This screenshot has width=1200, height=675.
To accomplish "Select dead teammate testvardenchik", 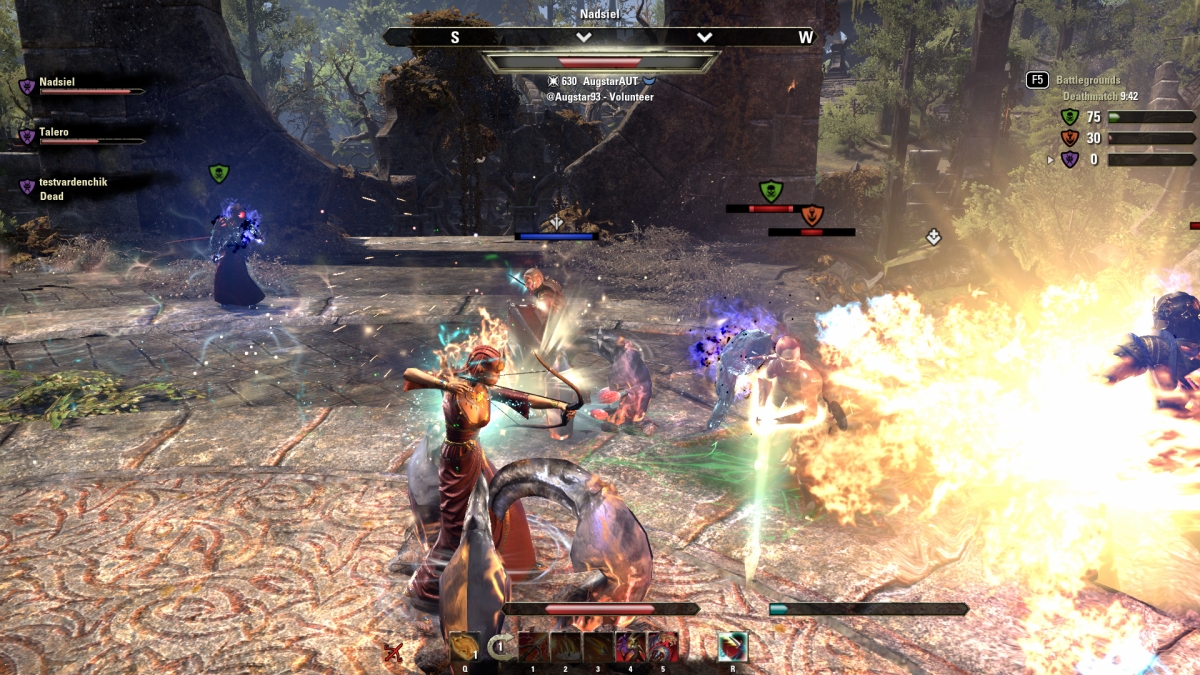I will click(x=72, y=183).
